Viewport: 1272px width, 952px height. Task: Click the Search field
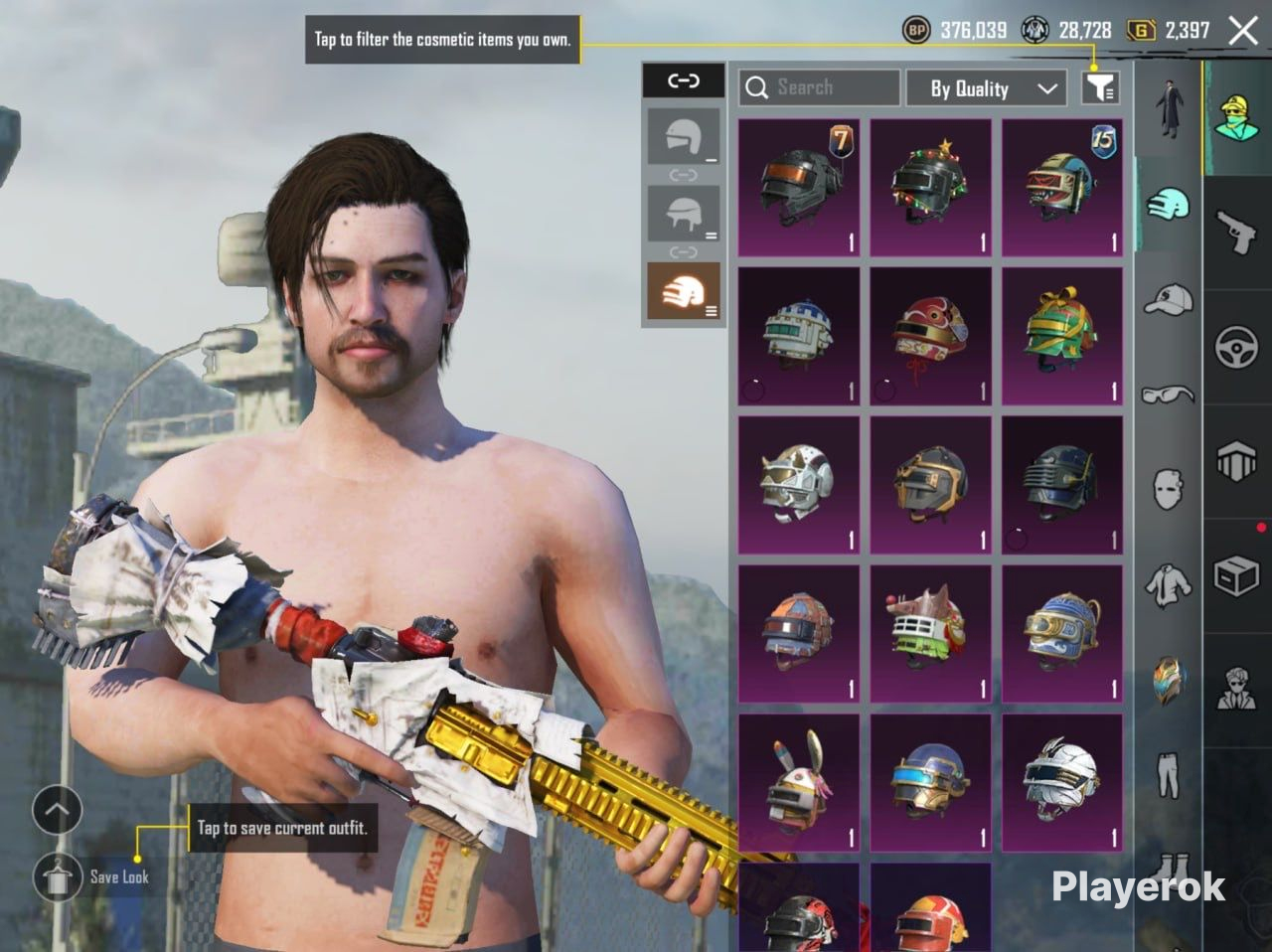click(819, 88)
